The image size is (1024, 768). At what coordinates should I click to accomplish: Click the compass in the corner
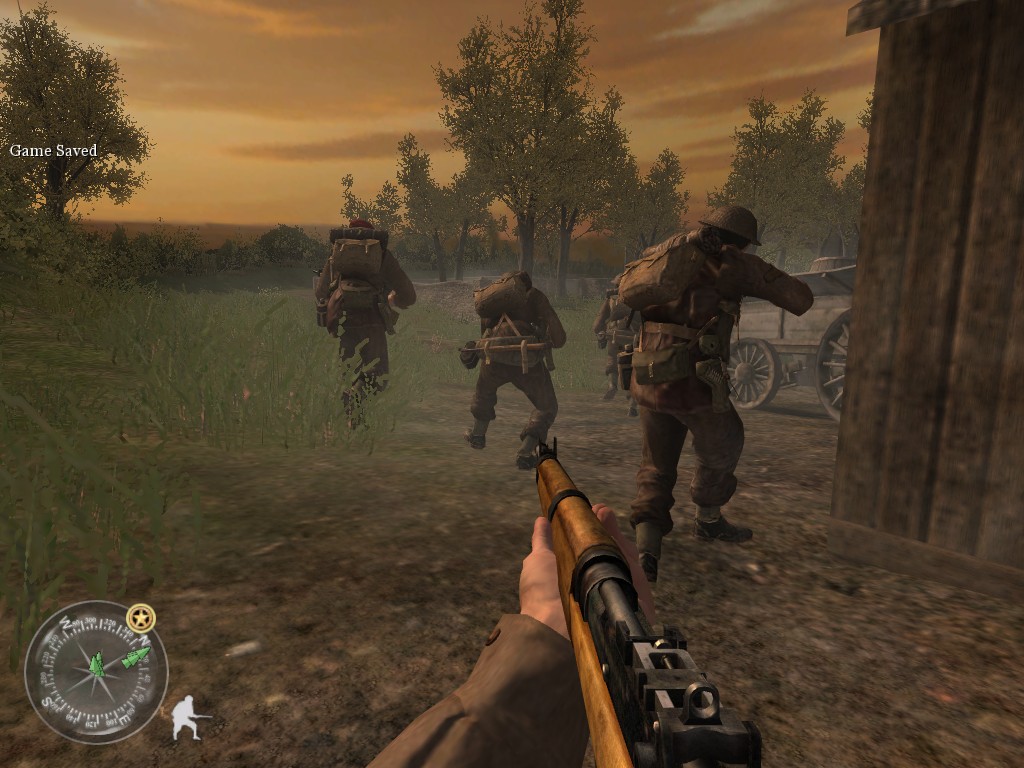point(96,671)
